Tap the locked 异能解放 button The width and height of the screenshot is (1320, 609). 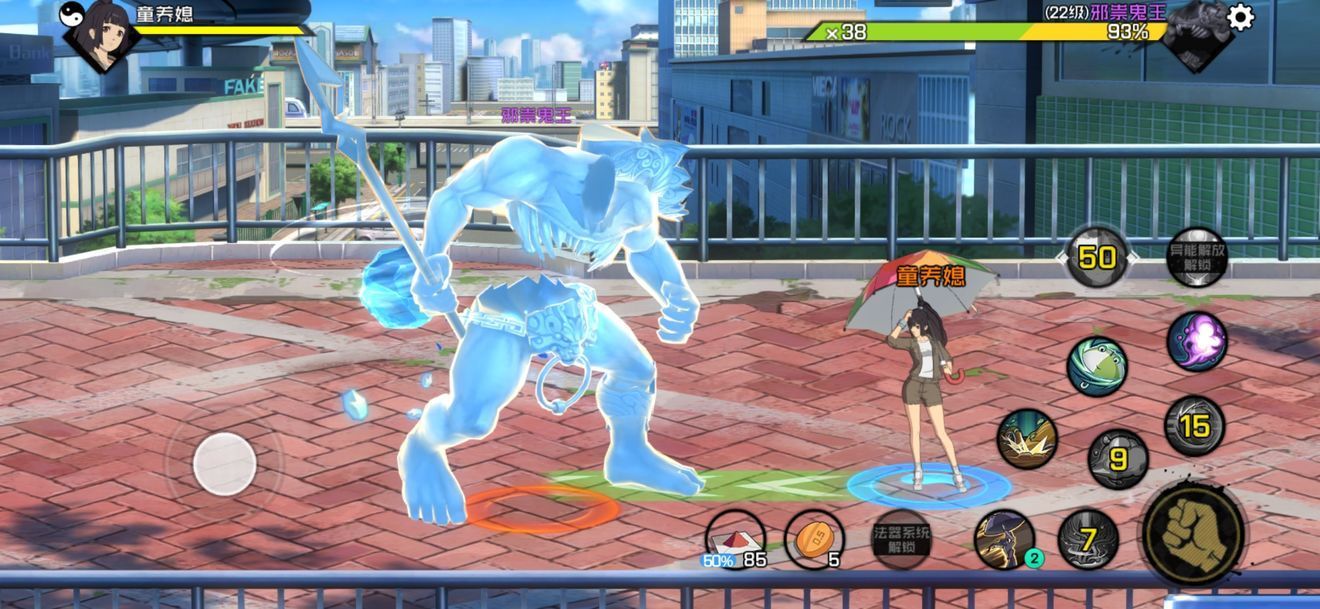coord(1196,257)
